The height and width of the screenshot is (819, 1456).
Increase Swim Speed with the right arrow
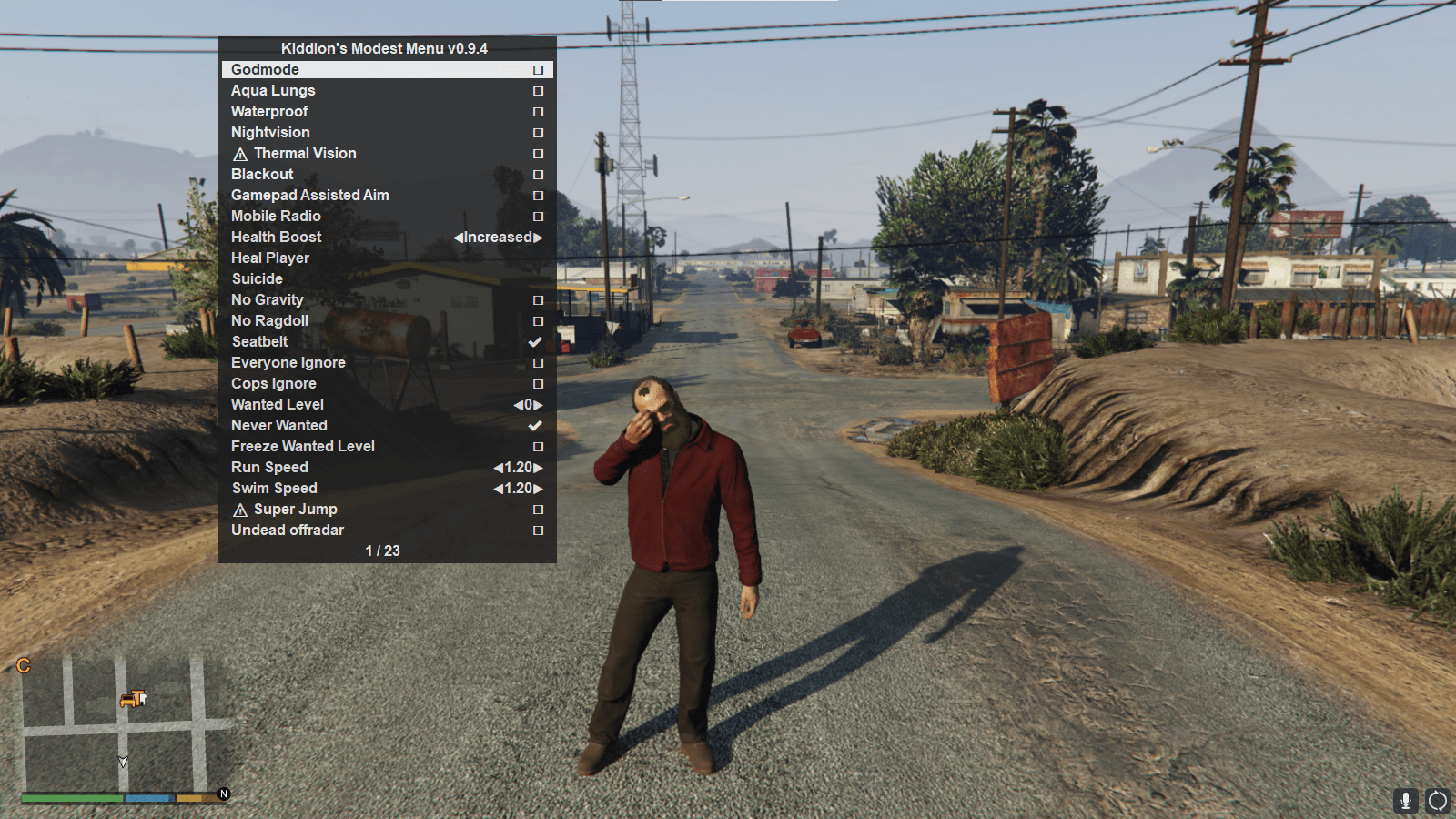pyautogui.click(x=539, y=488)
